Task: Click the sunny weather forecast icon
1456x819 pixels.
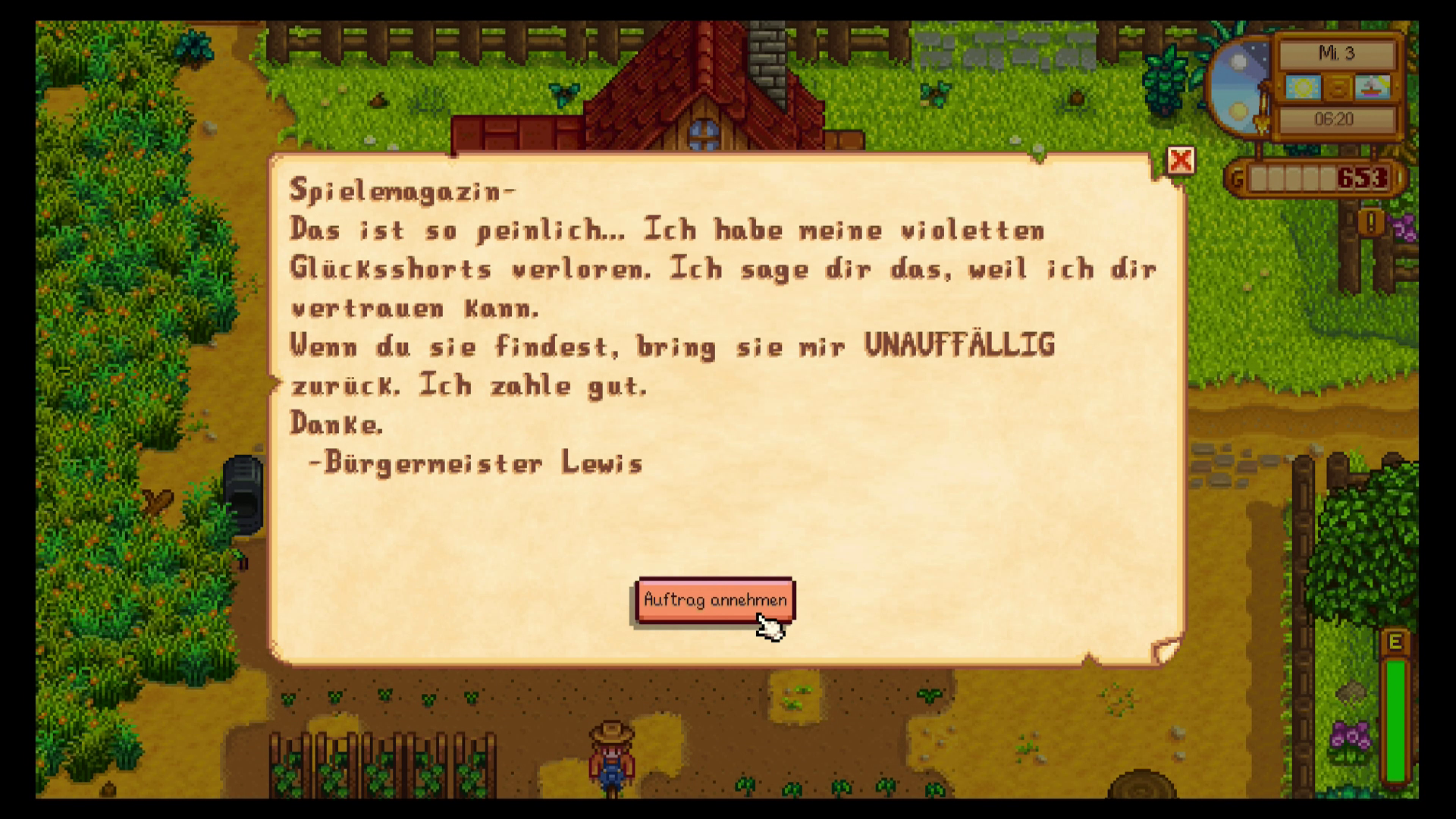Action: coord(1303,87)
